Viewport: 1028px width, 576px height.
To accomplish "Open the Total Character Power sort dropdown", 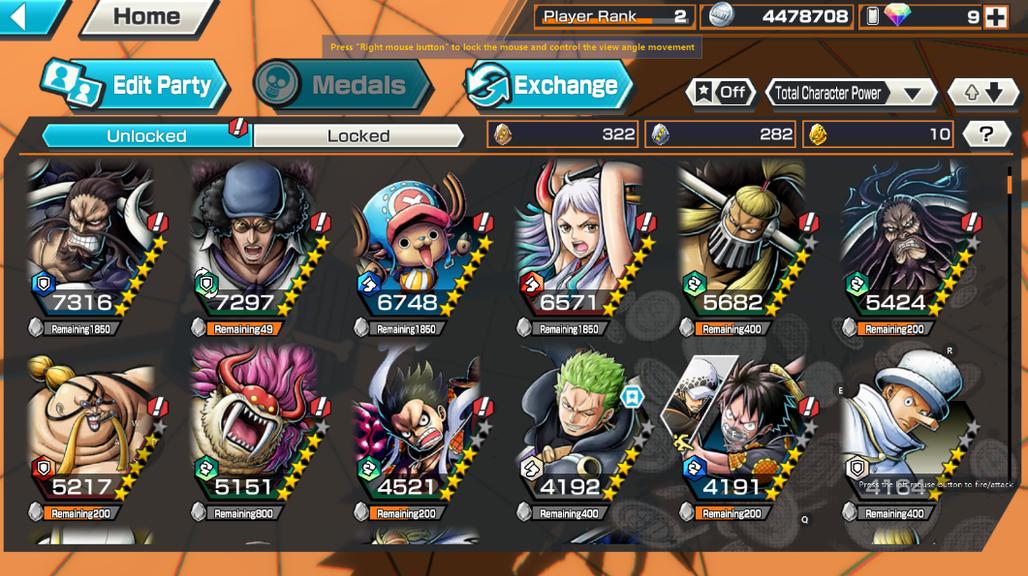I will [850, 93].
